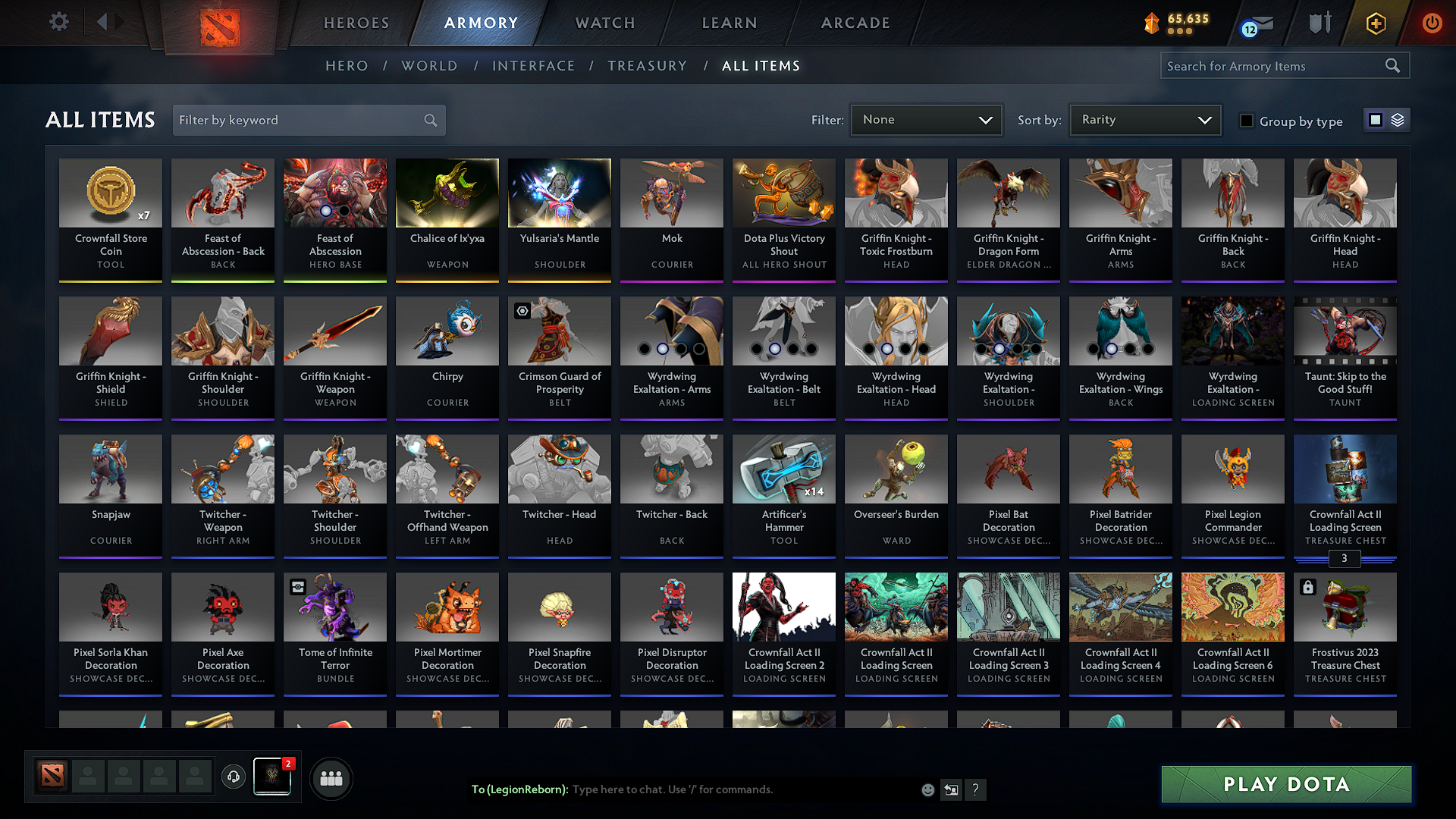Click the orange power button icon
The width and height of the screenshot is (1456, 819).
[1432, 23]
